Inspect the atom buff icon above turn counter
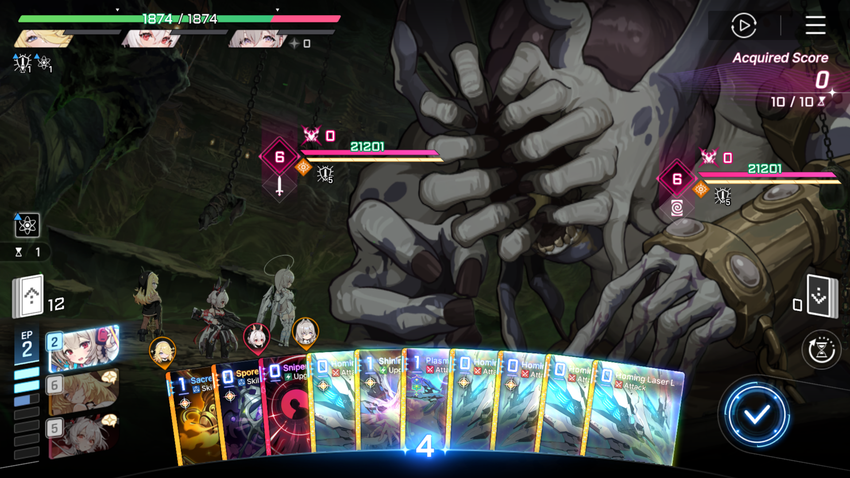The image size is (850, 478). [27, 224]
